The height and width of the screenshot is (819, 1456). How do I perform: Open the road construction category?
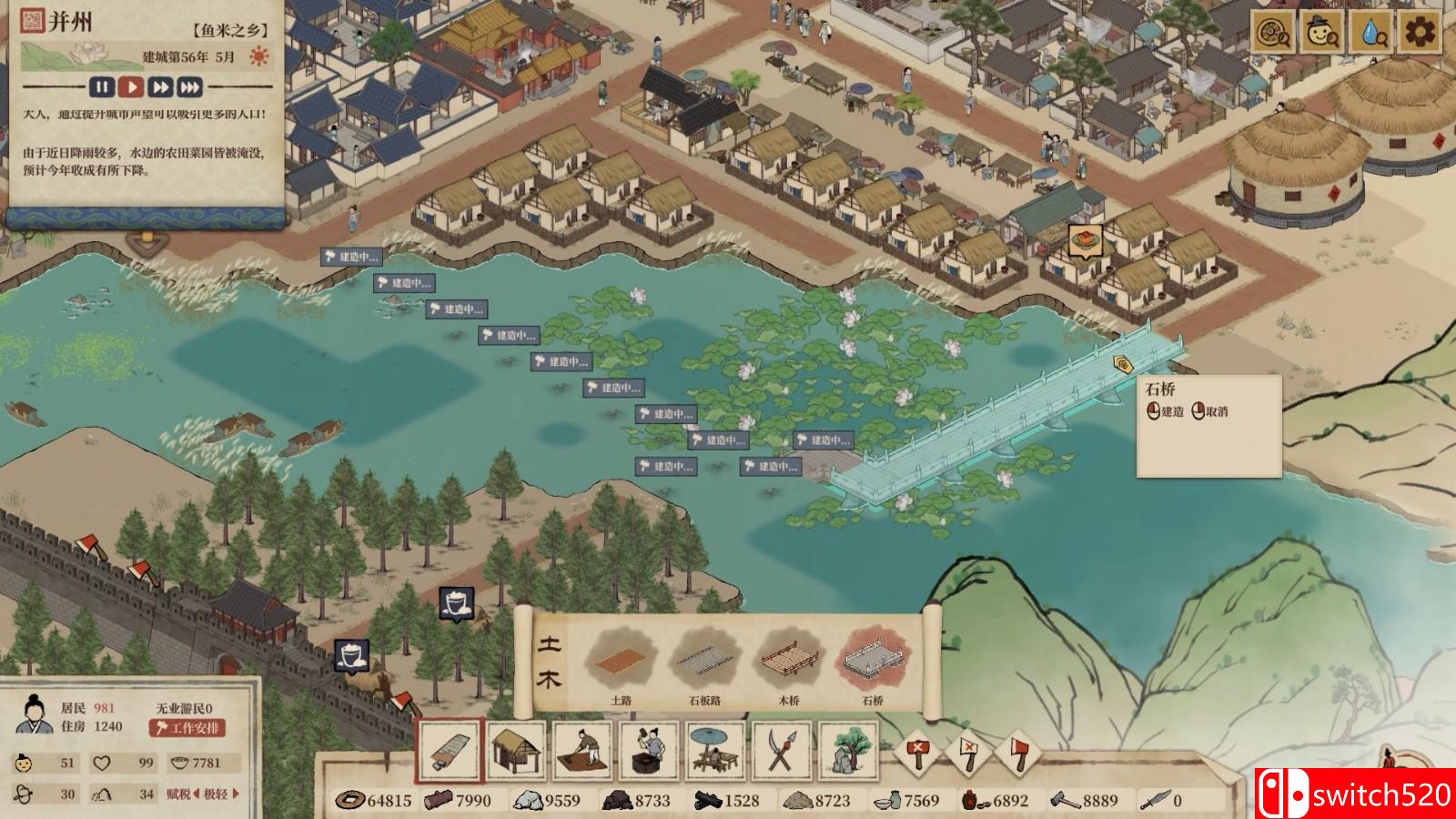click(450, 752)
